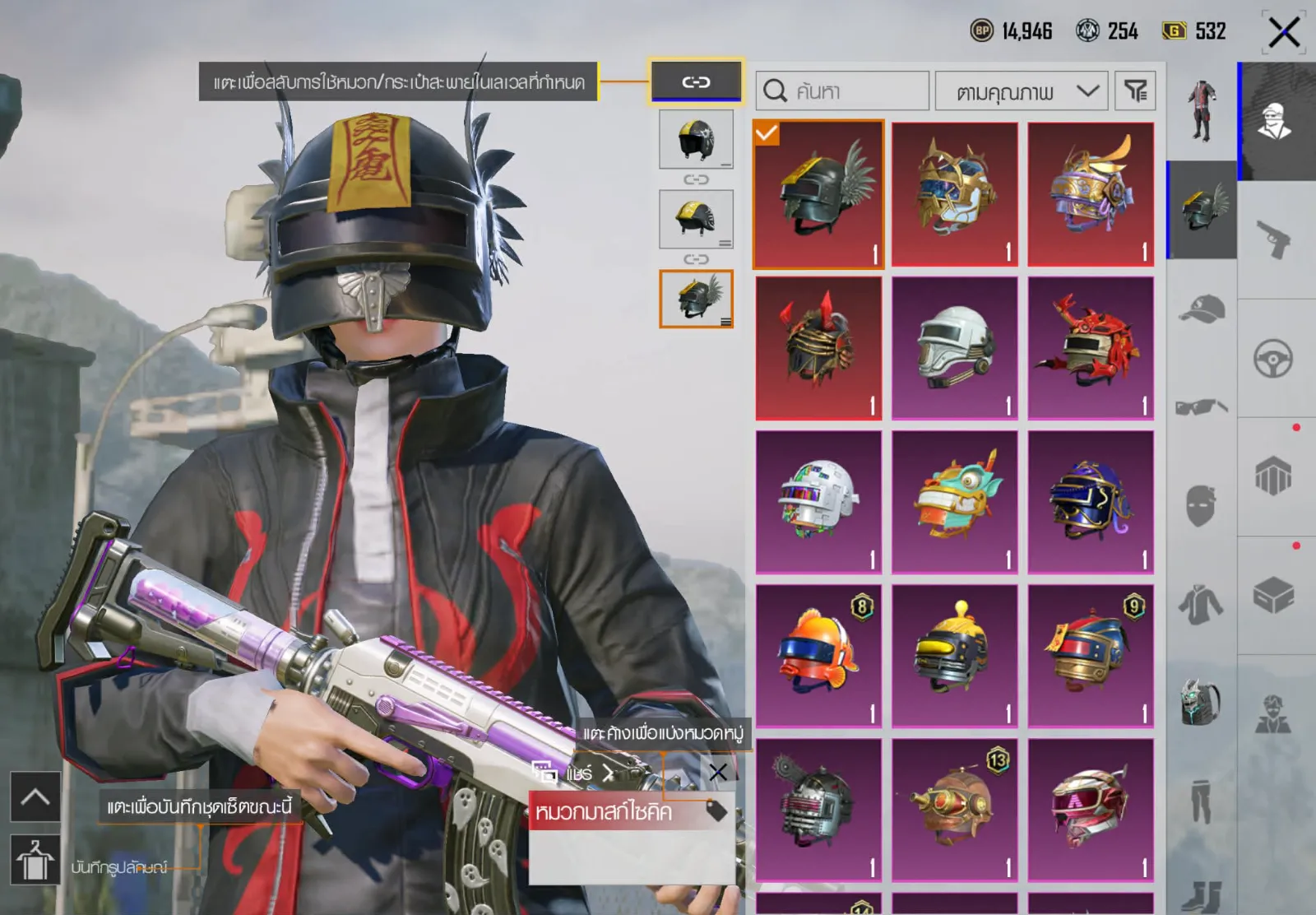Toggle the helmet link switch button
The width and height of the screenshot is (1316, 915).
coord(696,81)
